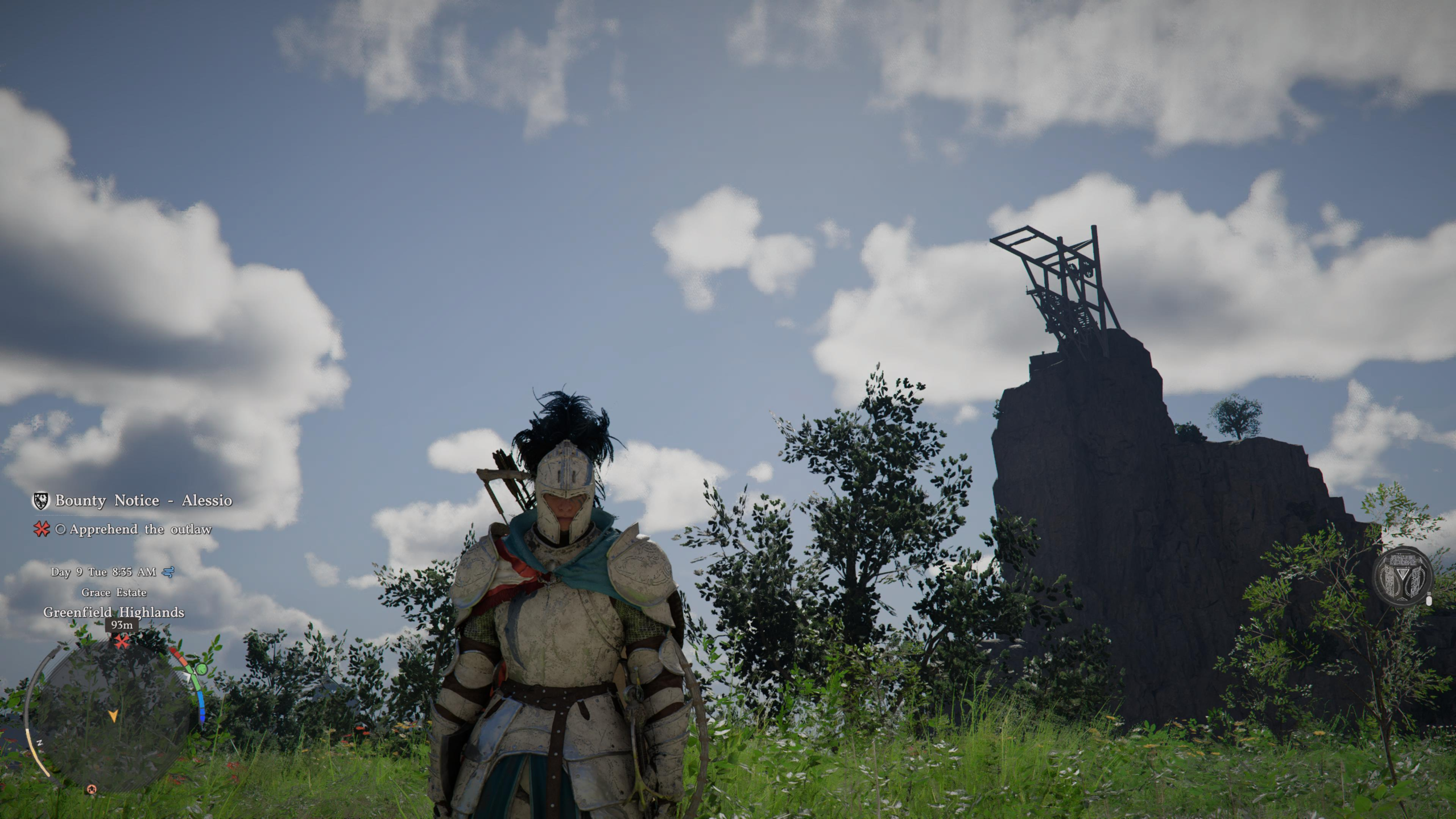Select the orange house marker on minimap edge

92,789
